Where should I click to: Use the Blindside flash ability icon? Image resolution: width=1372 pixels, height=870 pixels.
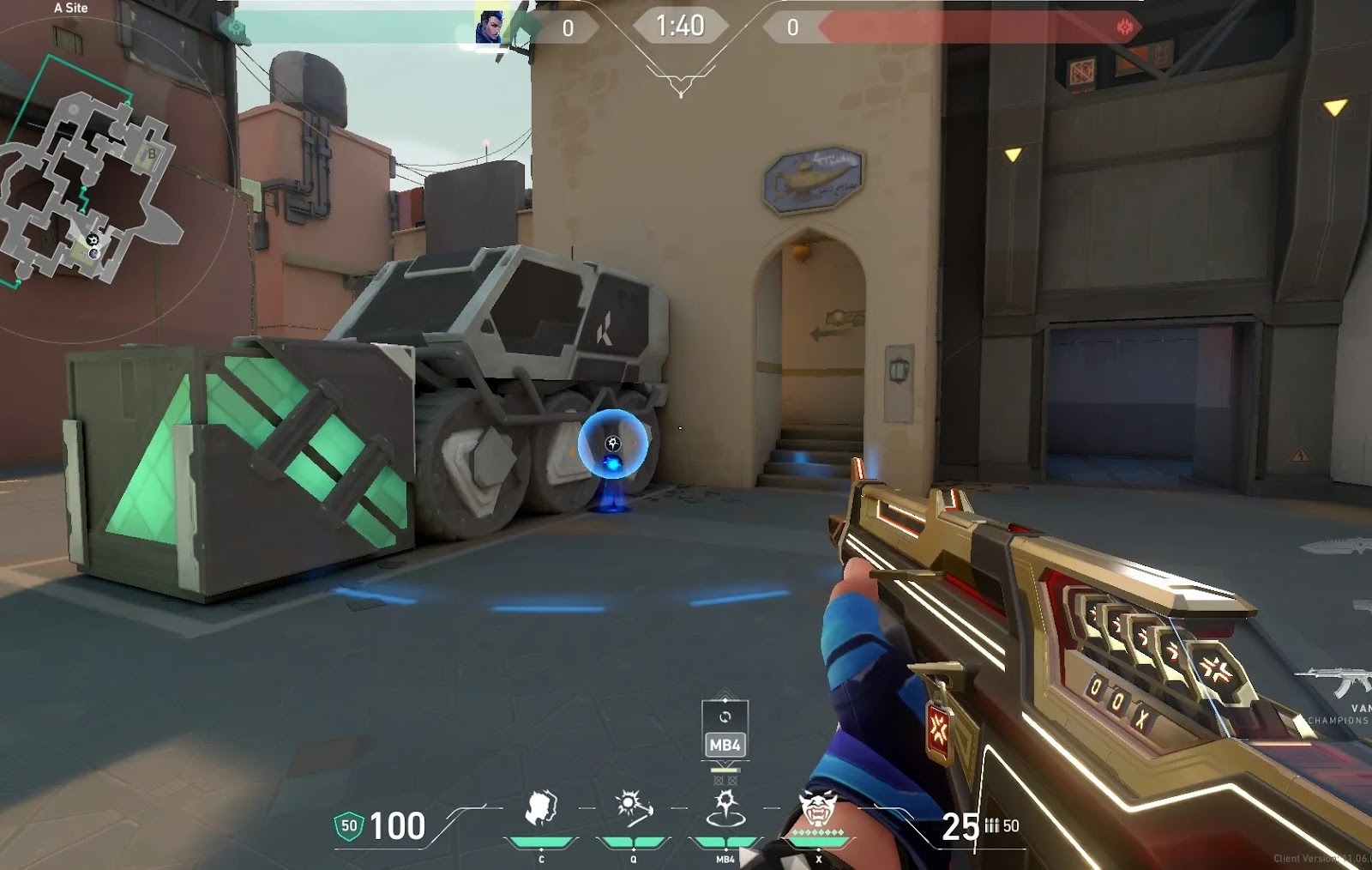click(634, 809)
